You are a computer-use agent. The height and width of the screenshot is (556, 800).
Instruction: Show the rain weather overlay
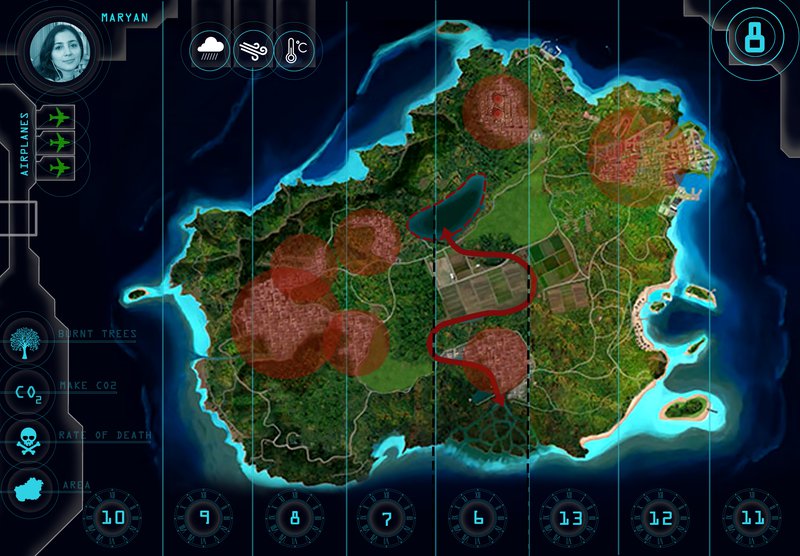click(x=211, y=48)
